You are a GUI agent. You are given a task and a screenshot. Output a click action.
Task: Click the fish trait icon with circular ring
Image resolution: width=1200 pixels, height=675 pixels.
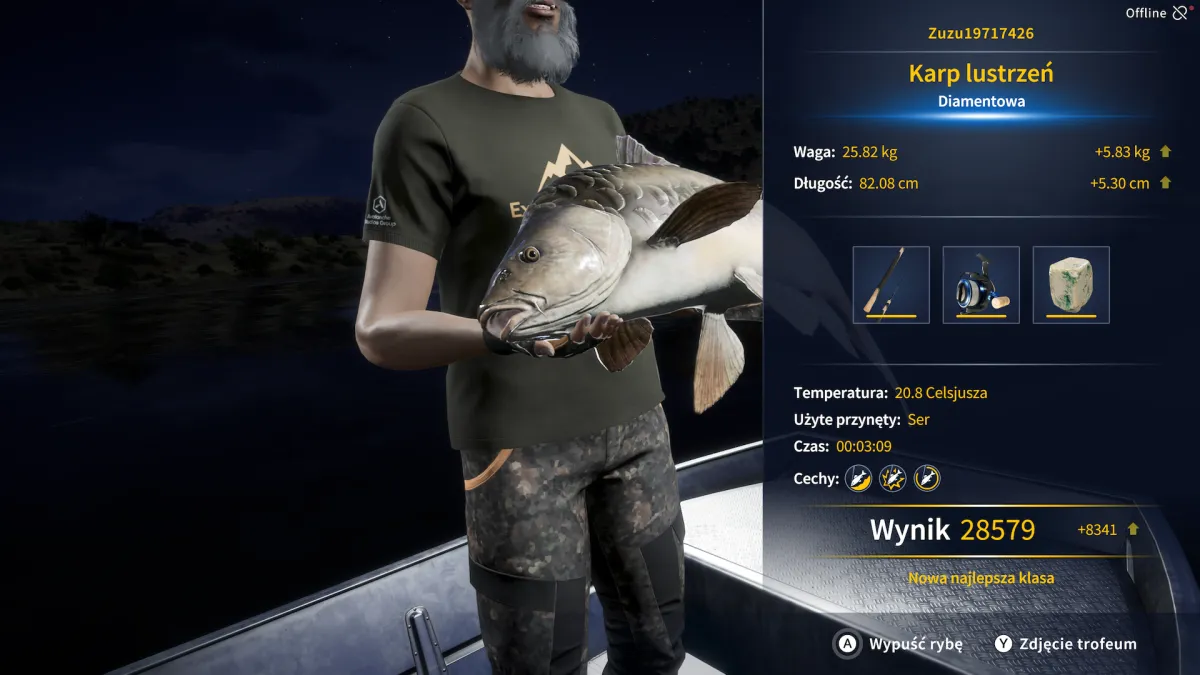[x=926, y=478]
